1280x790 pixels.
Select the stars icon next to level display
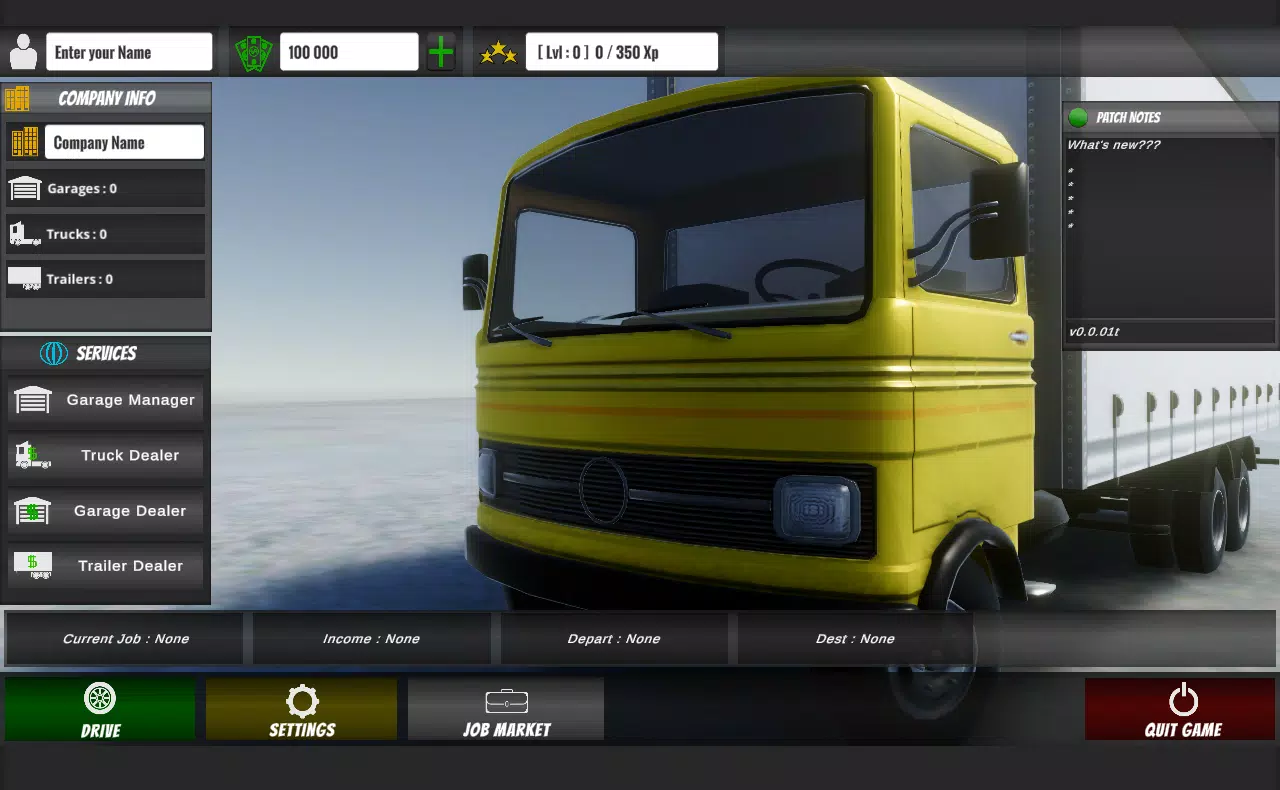point(497,50)
